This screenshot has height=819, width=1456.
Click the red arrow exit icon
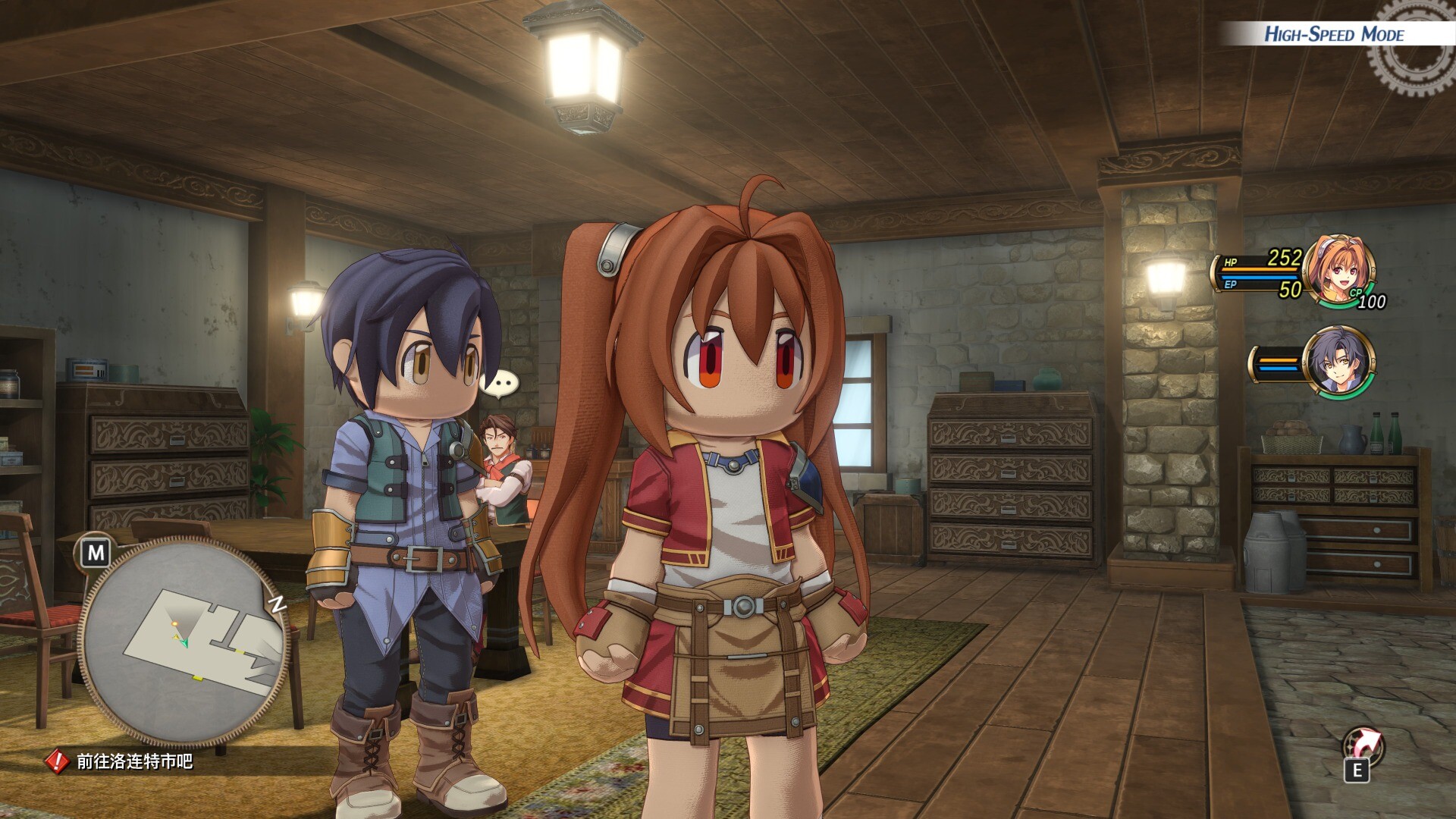click(1362, 745)
